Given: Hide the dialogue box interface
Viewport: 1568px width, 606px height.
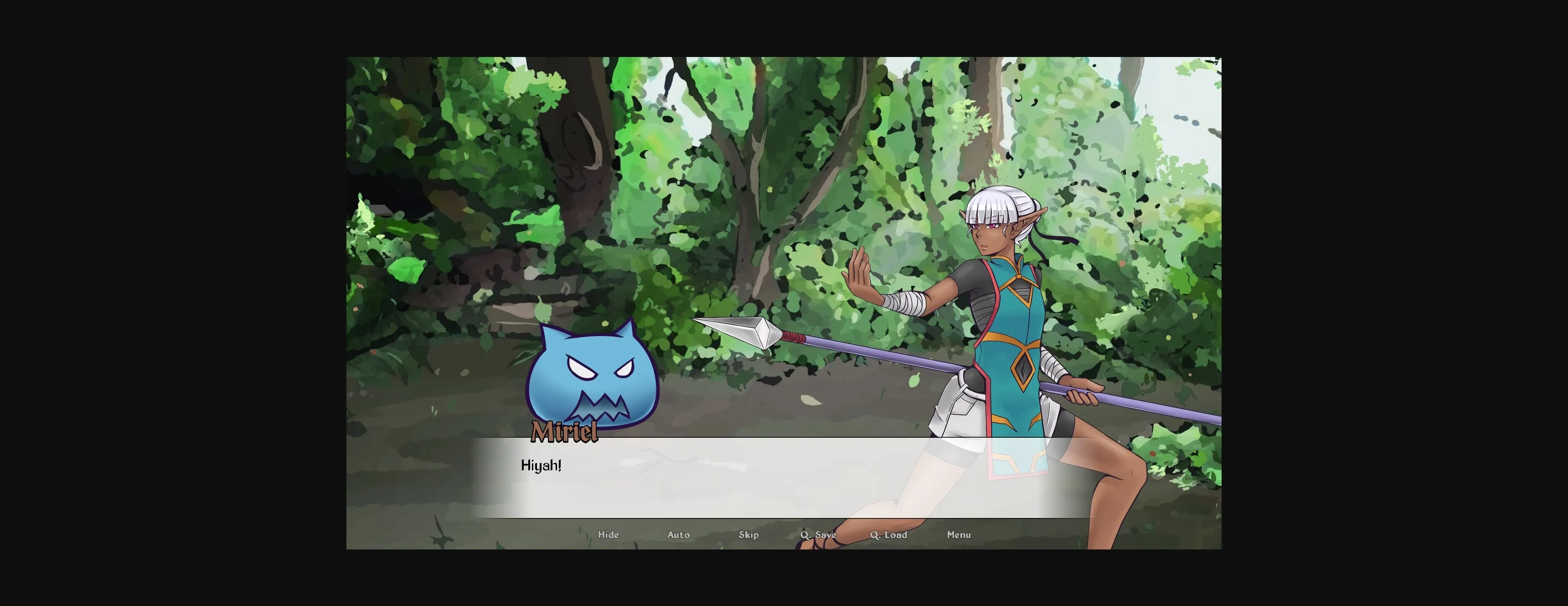Looking at the screenshot, I should pos(608,534).
